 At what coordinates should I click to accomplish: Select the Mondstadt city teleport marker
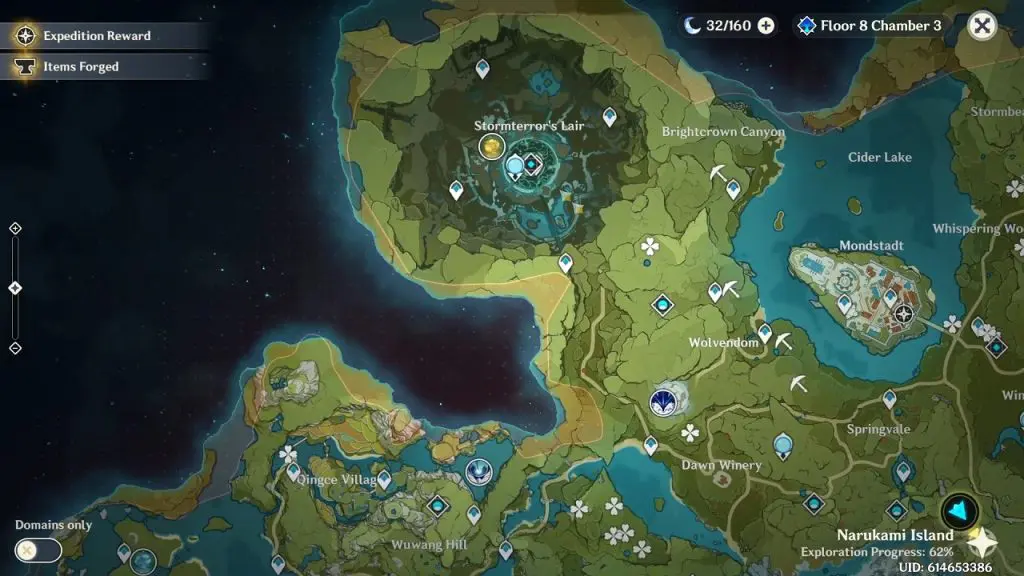(x=904, y=314)
